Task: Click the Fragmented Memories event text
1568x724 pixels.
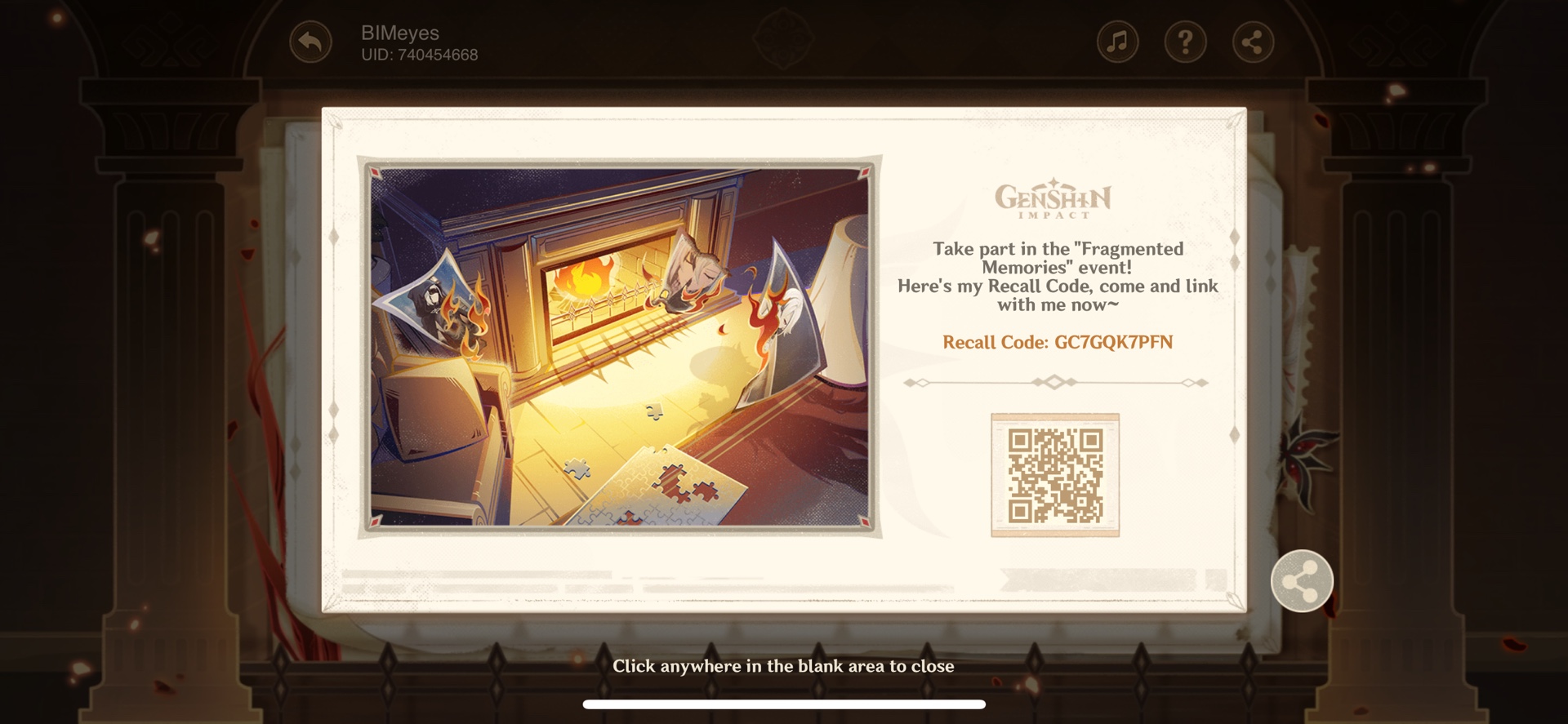Action: [1059, 259]
